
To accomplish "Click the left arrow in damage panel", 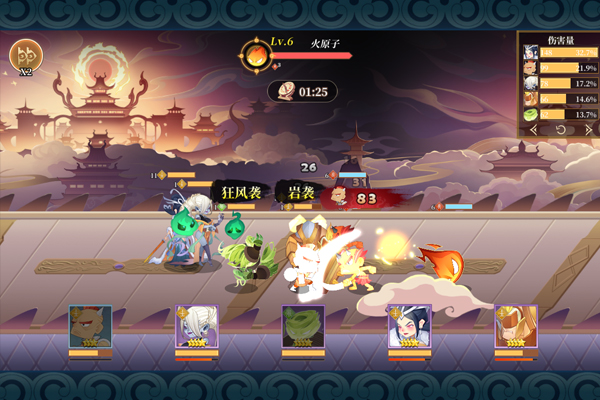I will (x=533, y=130).
